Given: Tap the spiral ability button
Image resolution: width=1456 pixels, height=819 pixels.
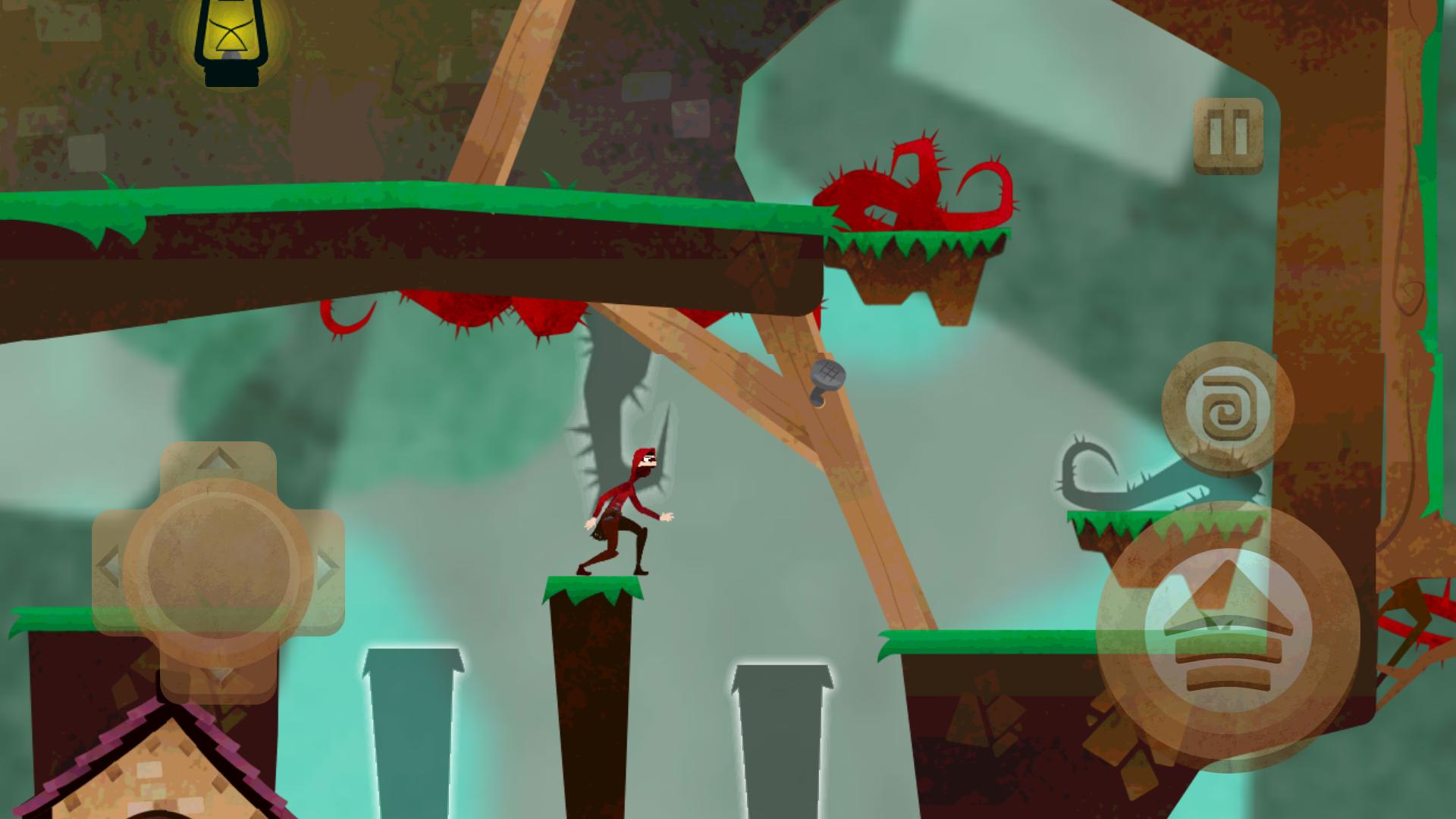Looking at the screenshot, I should tap(1218, 414).
